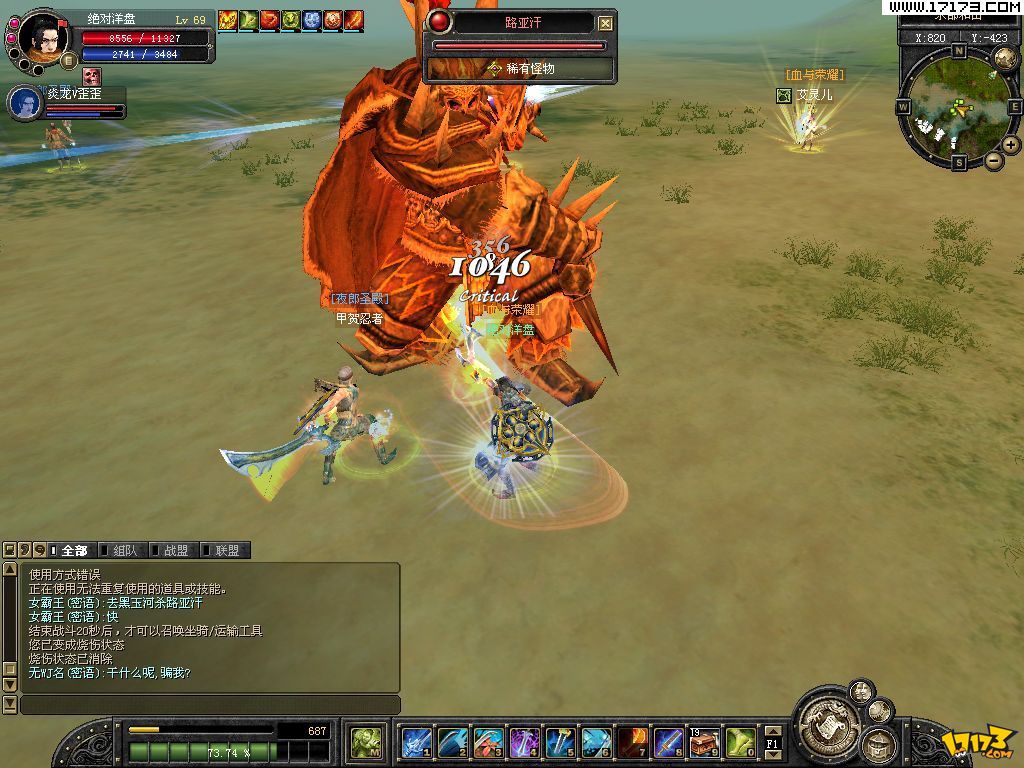Screen dimensions: 1024x768
Task: Close the 路亚汗 target frame
Action: pos(605,23)
